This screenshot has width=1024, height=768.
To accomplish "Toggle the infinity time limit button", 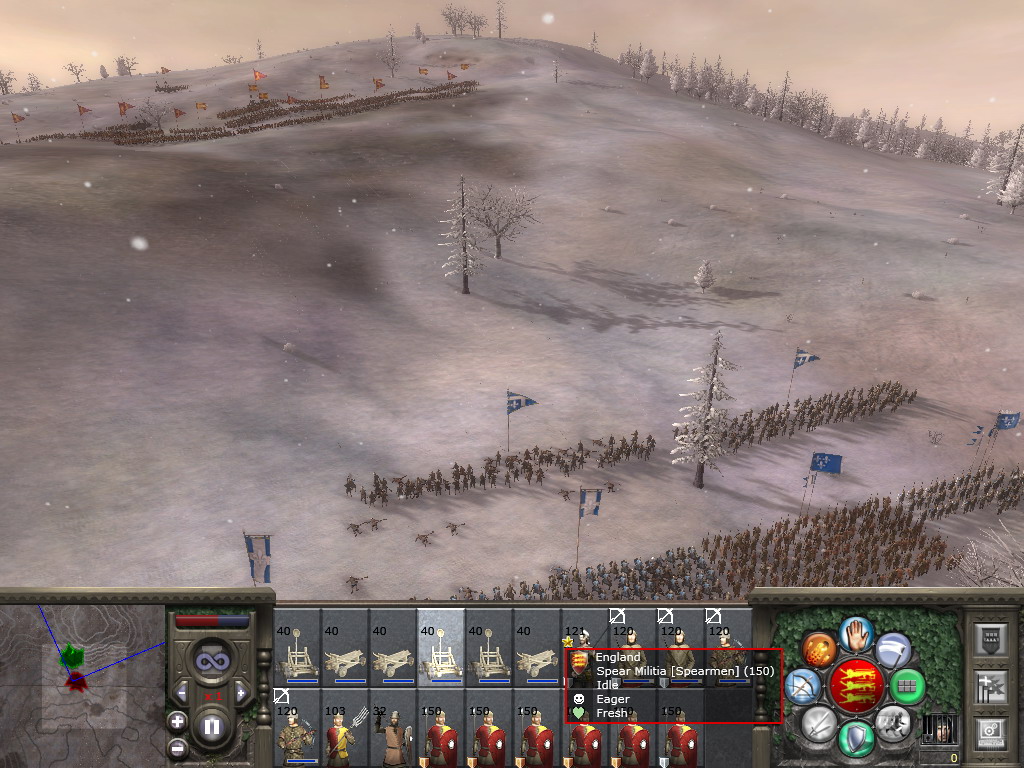I will pos(211,661).
